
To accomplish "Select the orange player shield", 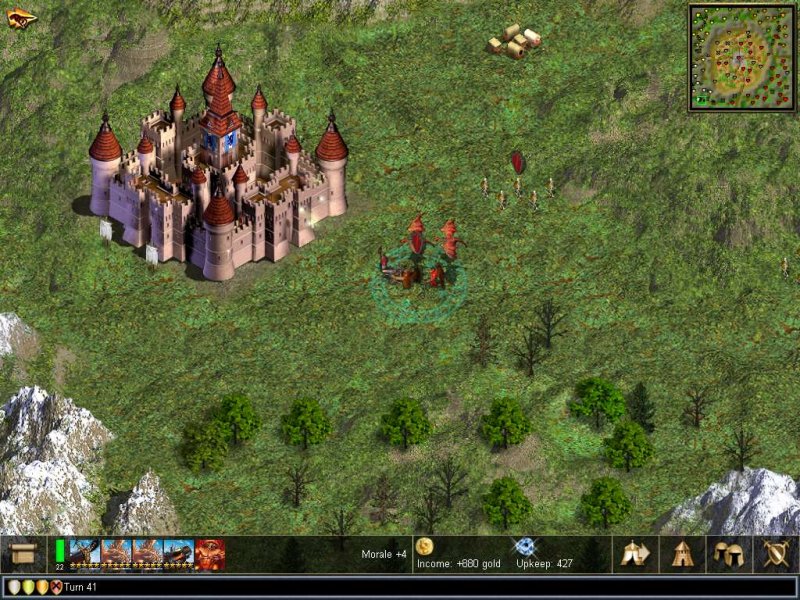I will [41, 586].
